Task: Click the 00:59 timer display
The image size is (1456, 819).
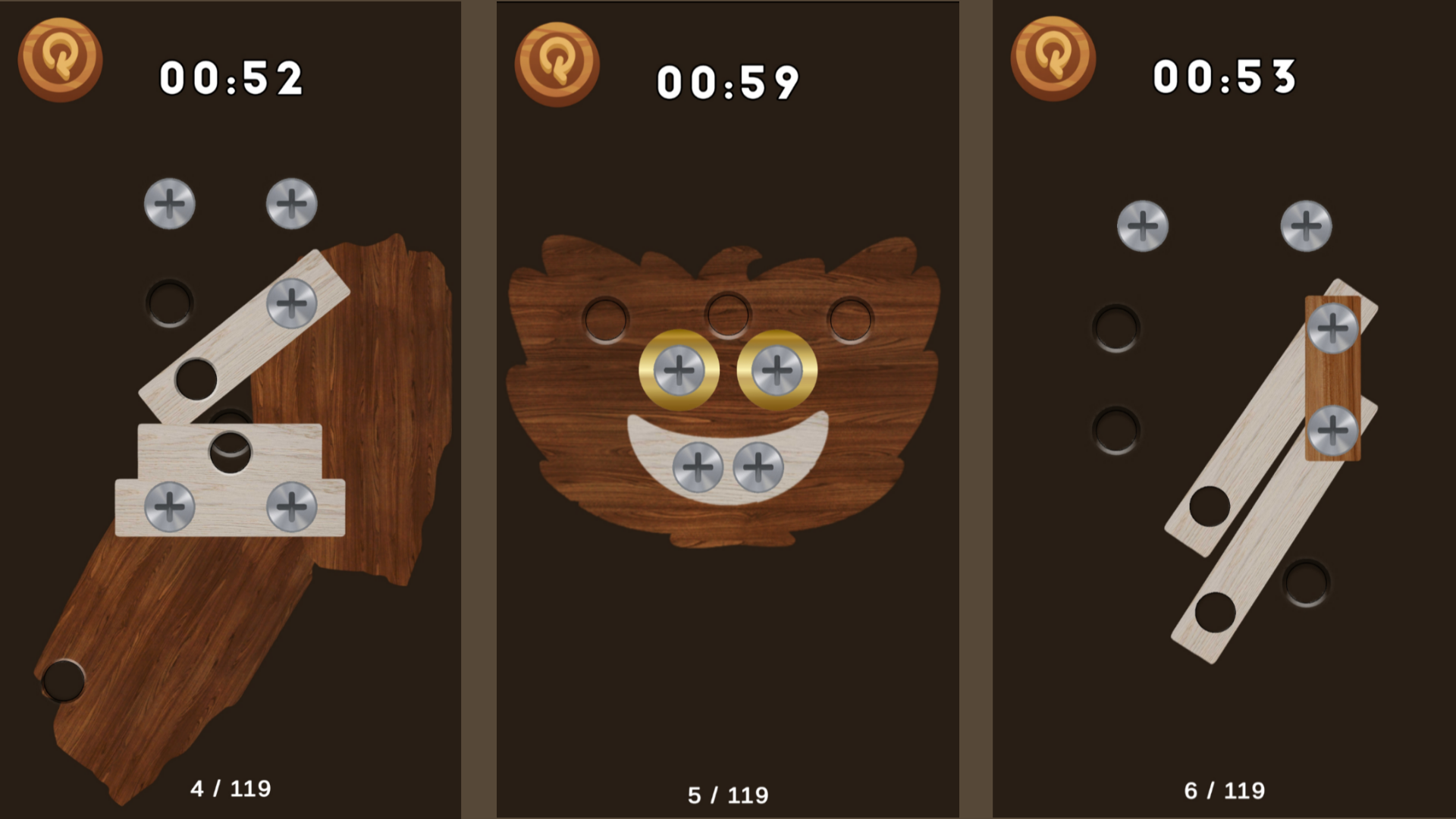Action: tap(729, 82)
